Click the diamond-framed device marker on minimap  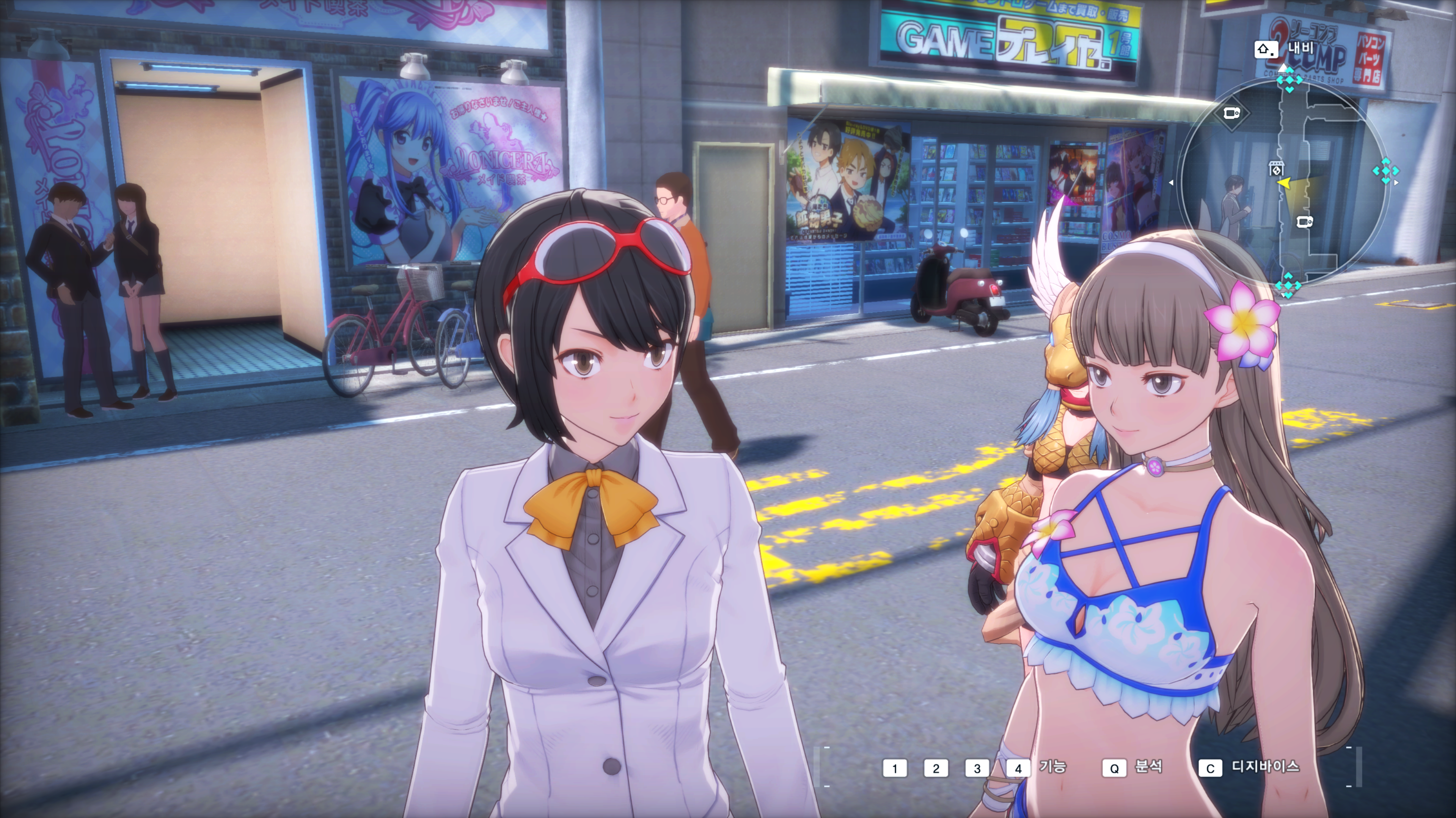coord(1231,113)
